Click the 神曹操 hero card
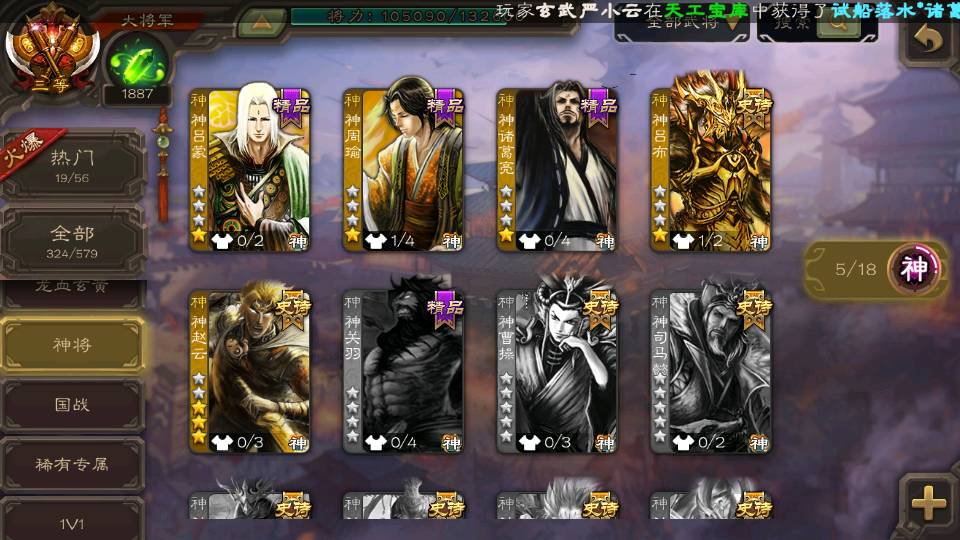960x540 pixels. [x=557, y=372]
